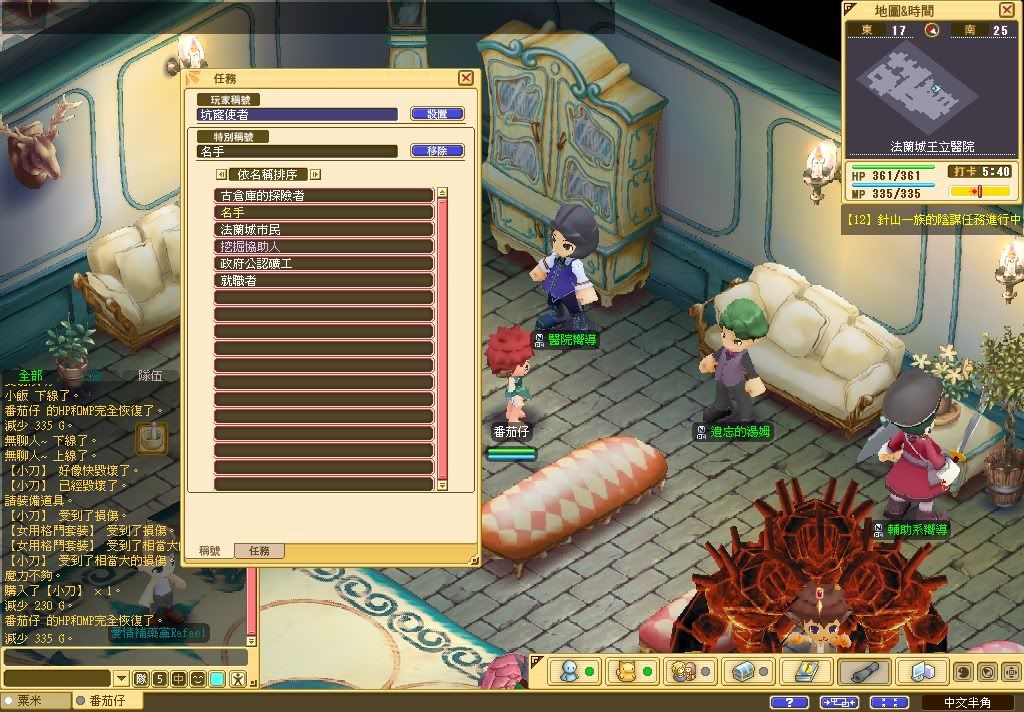Switch to the 稱號 tab
This screenshot has width=1024, height=712.
[x=210, y=551]
